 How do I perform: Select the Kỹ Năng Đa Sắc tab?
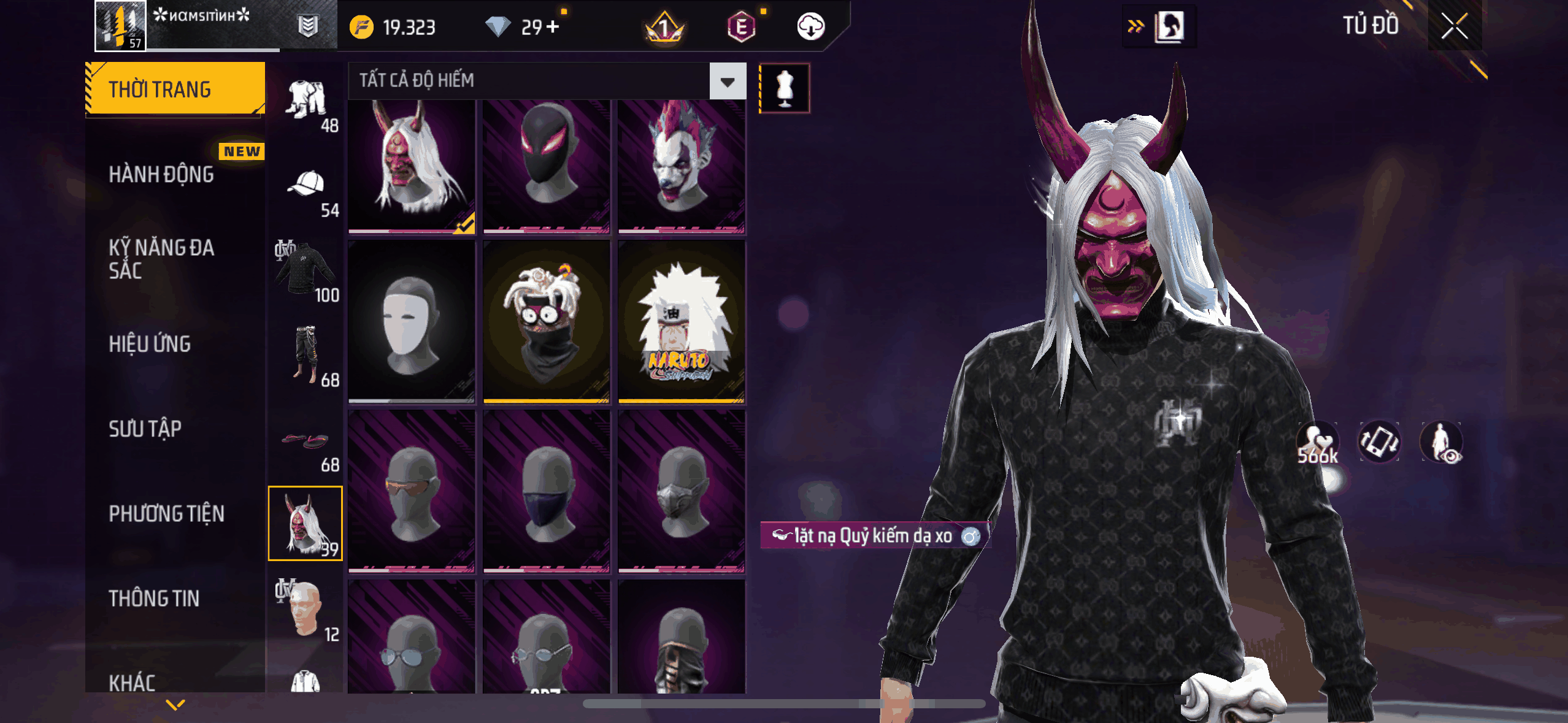tap(162, 259)
